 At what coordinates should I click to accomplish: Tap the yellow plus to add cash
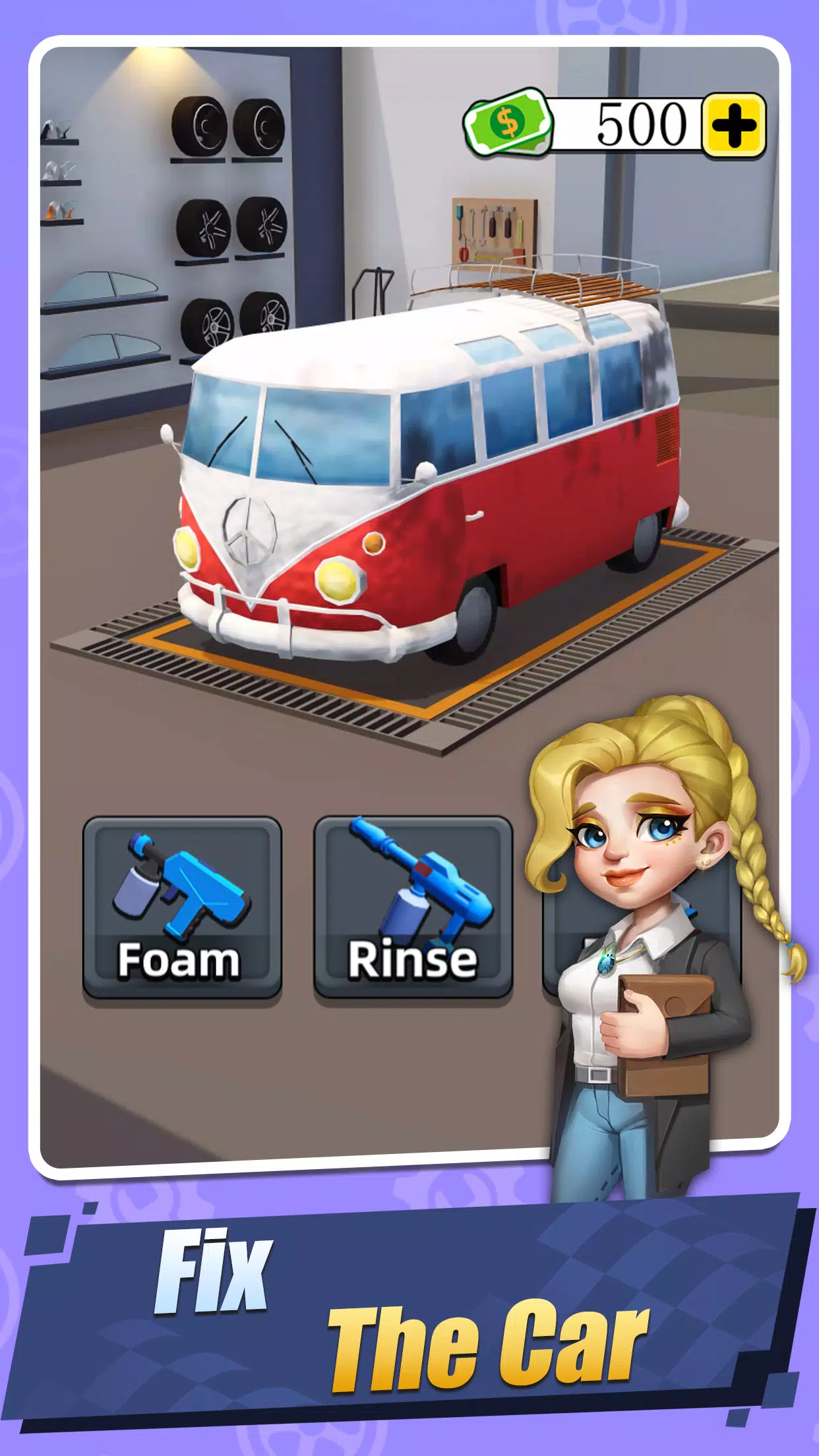[733, 125]
